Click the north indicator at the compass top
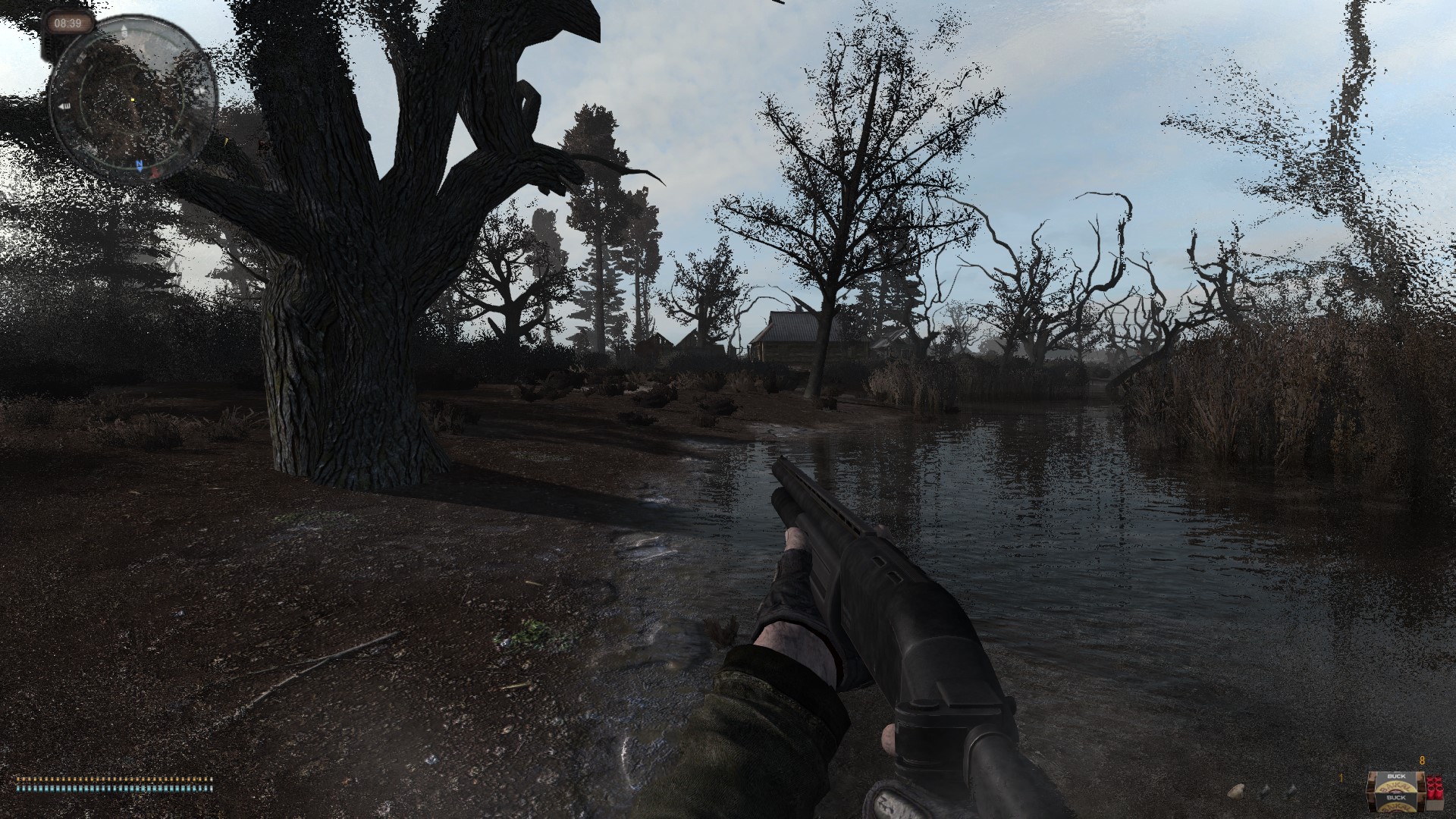1456x819 pixels. point(124,27)
